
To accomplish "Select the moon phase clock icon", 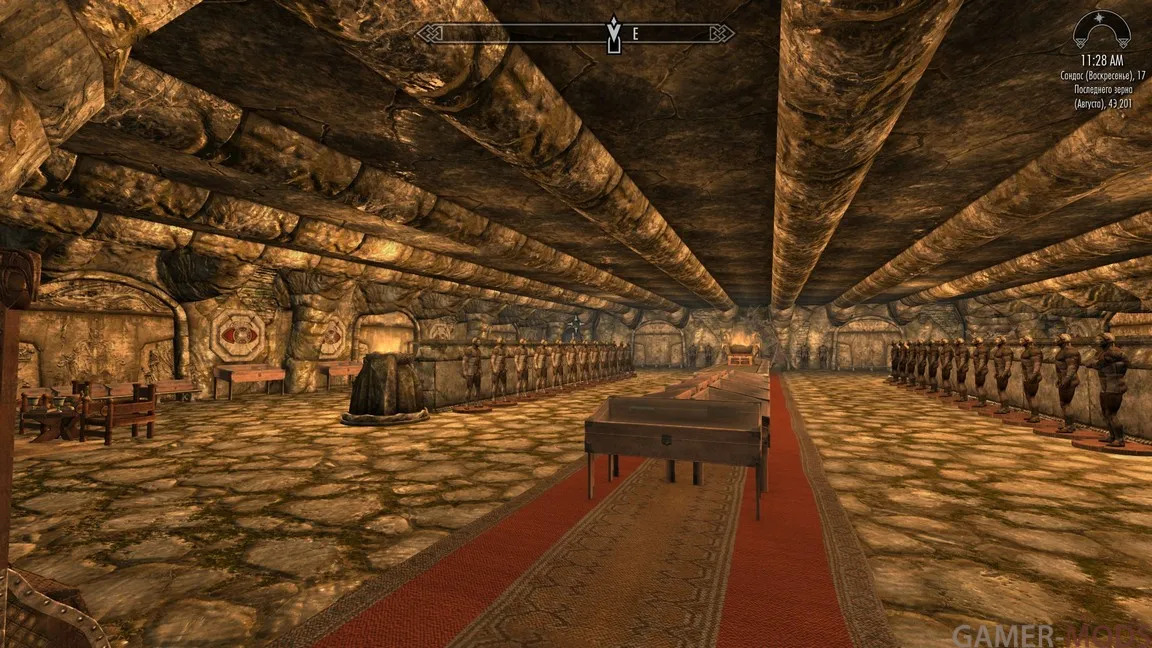I will [x=1101, y=30].
